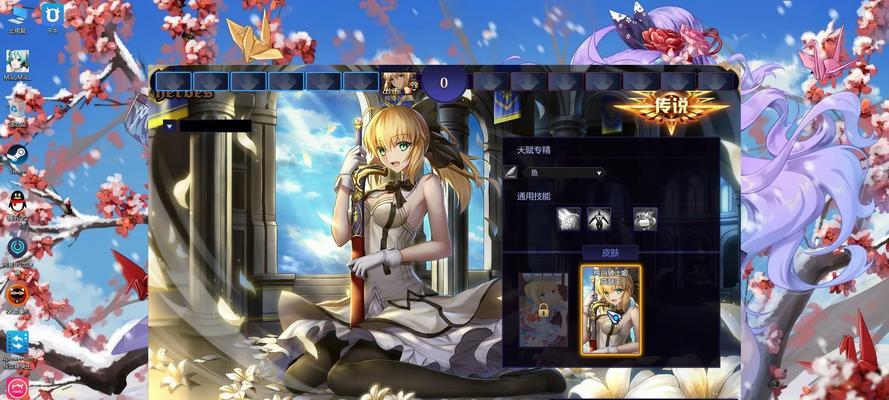Select the winged figure skill icon
Viewport: 889px width, 400px height.
pyautogui.click(x=599, y=216)
